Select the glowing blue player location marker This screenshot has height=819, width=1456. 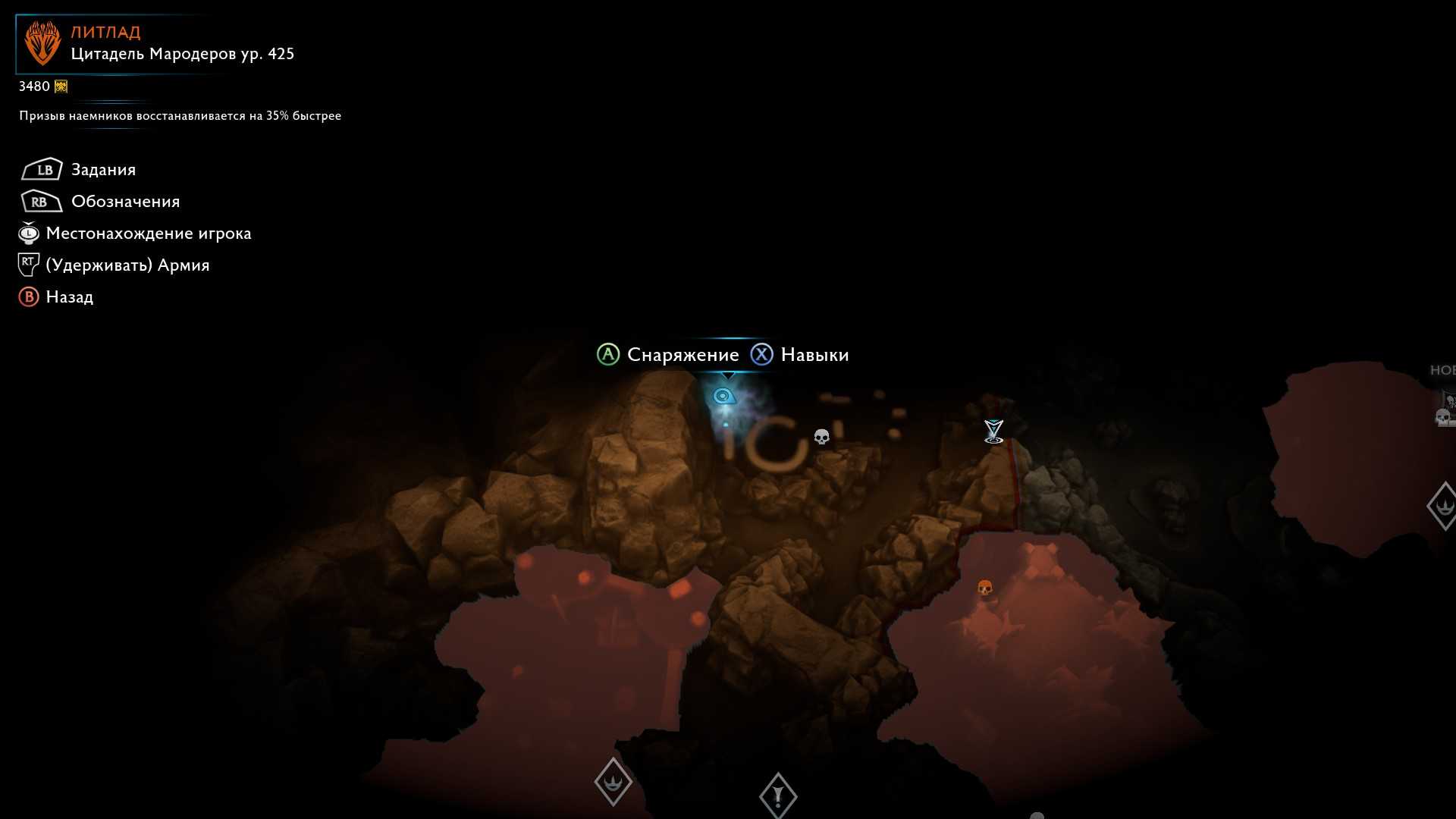coord(723,397)
